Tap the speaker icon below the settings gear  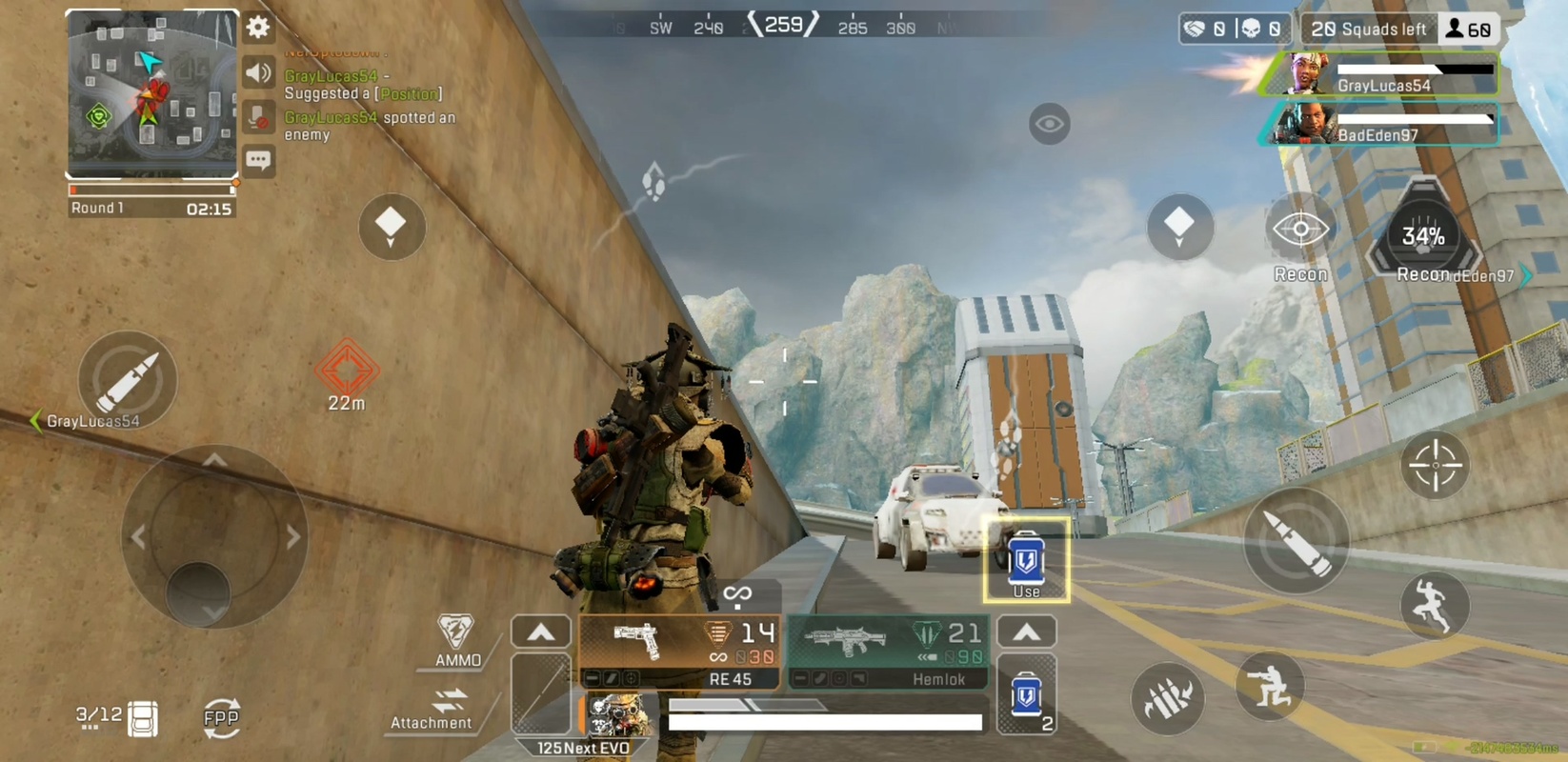click(257, 73)
